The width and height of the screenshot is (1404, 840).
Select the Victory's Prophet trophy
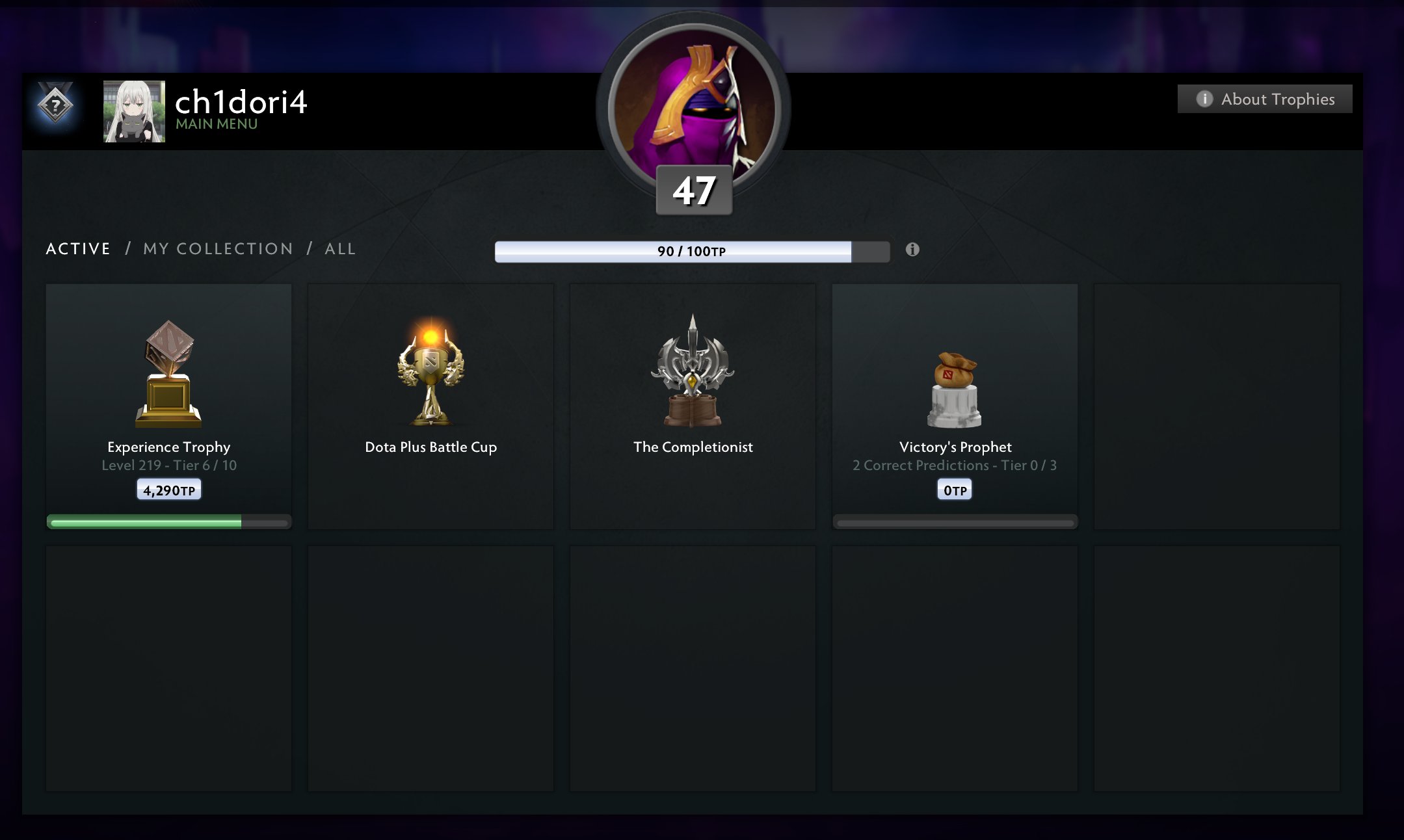[x=955, y=406]
